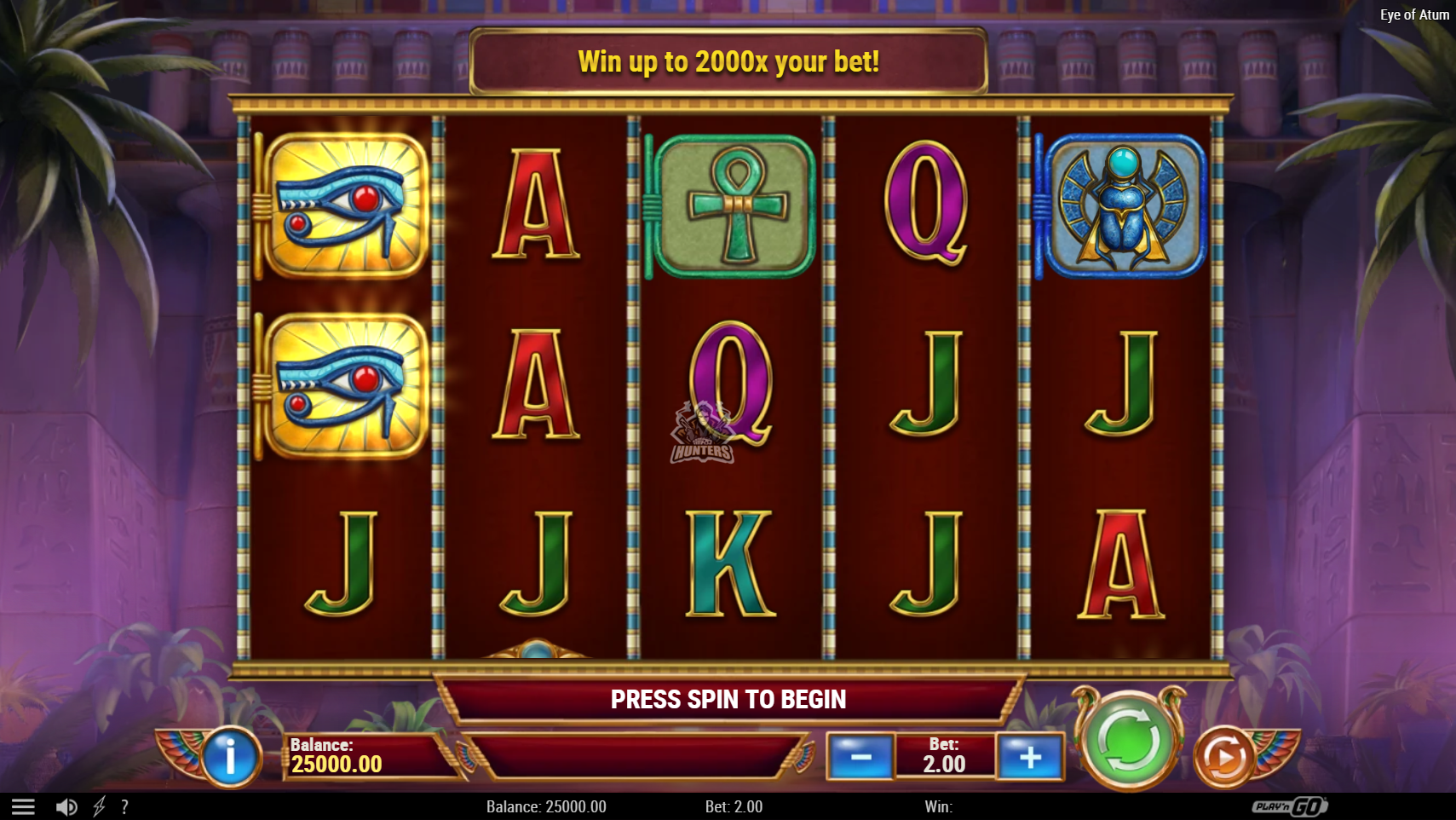Image resolution: width=1456 pixels, height=820 pixels.
Task: Open the blue info paytable button
Action: (230, 755)
